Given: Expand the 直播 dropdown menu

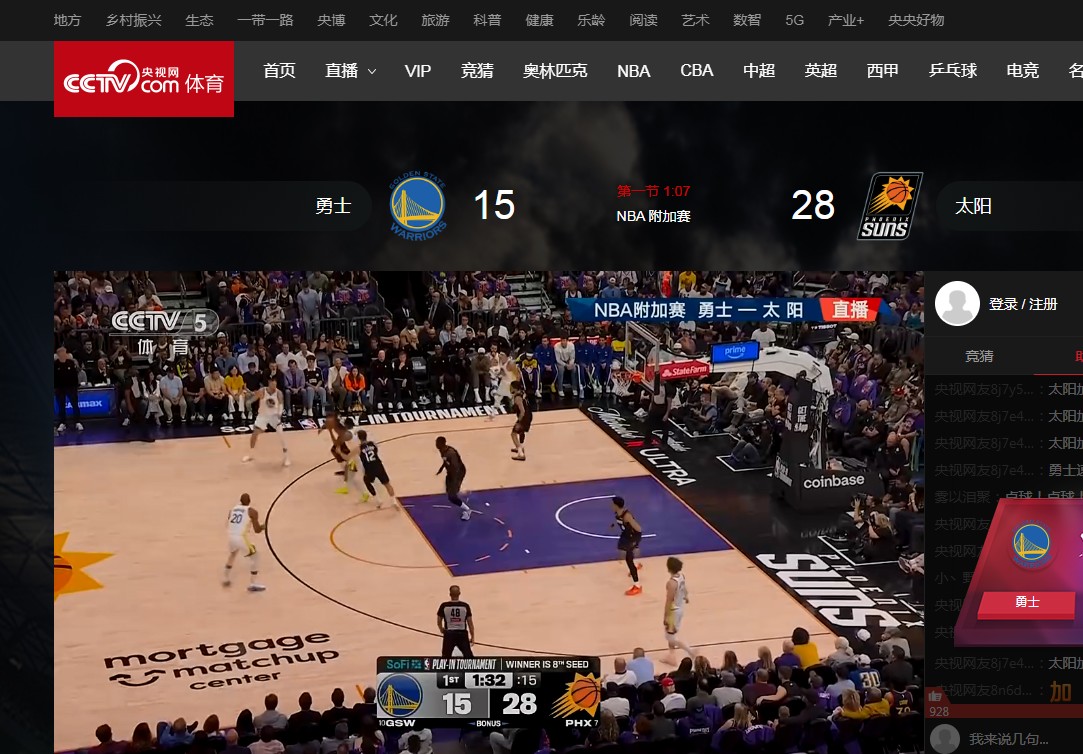Looking at the screenshot, I should (x=350, y=71).
